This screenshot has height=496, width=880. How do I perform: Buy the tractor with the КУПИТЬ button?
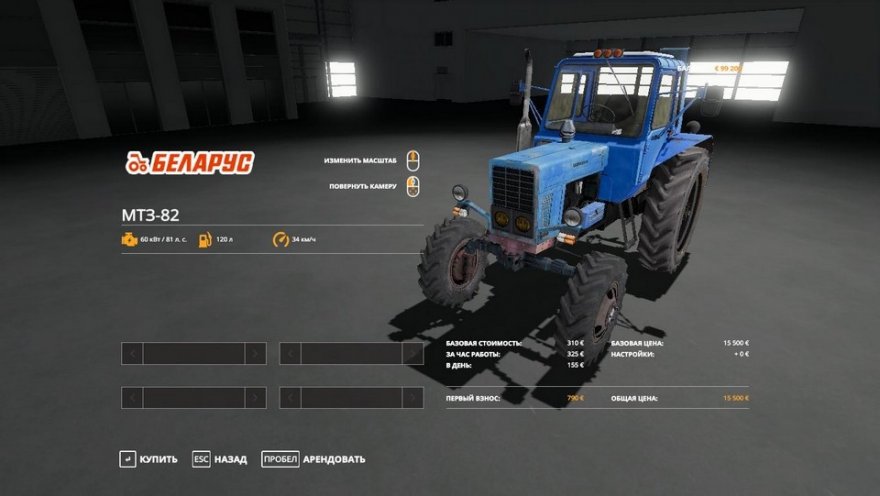tap(148, 459)
